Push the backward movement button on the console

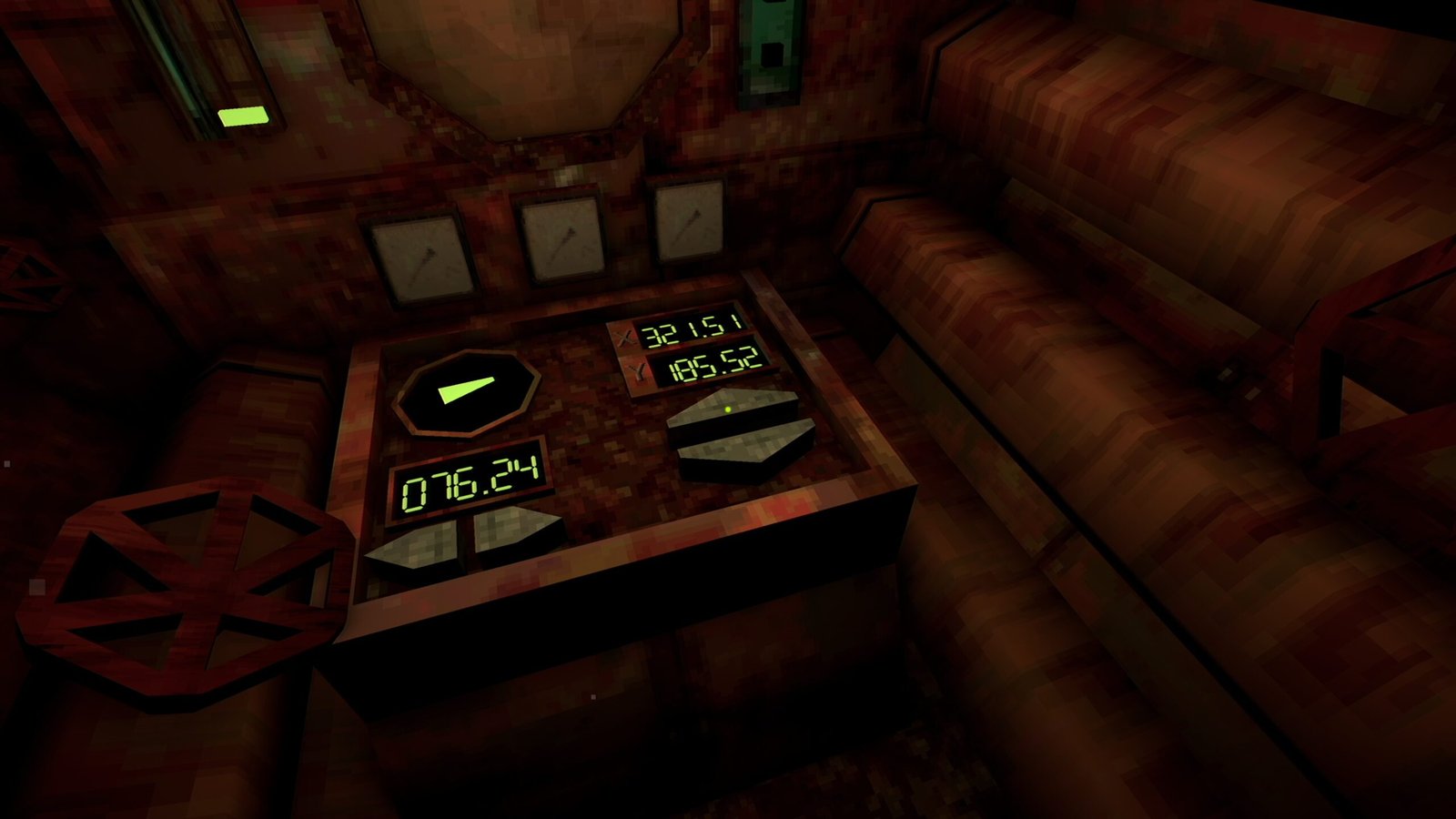tap(746, 450)
